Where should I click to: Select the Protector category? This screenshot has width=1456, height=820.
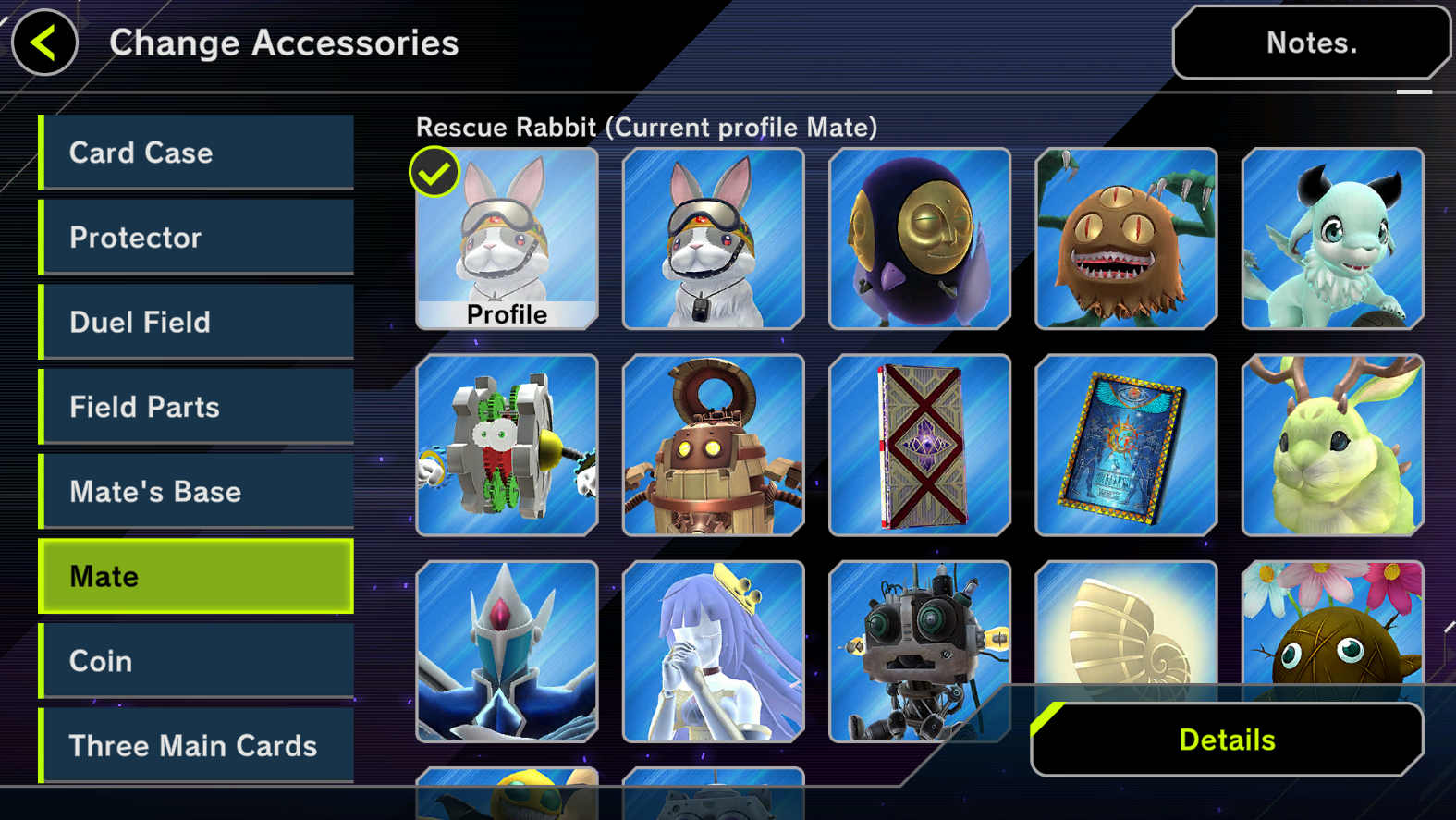197,238
